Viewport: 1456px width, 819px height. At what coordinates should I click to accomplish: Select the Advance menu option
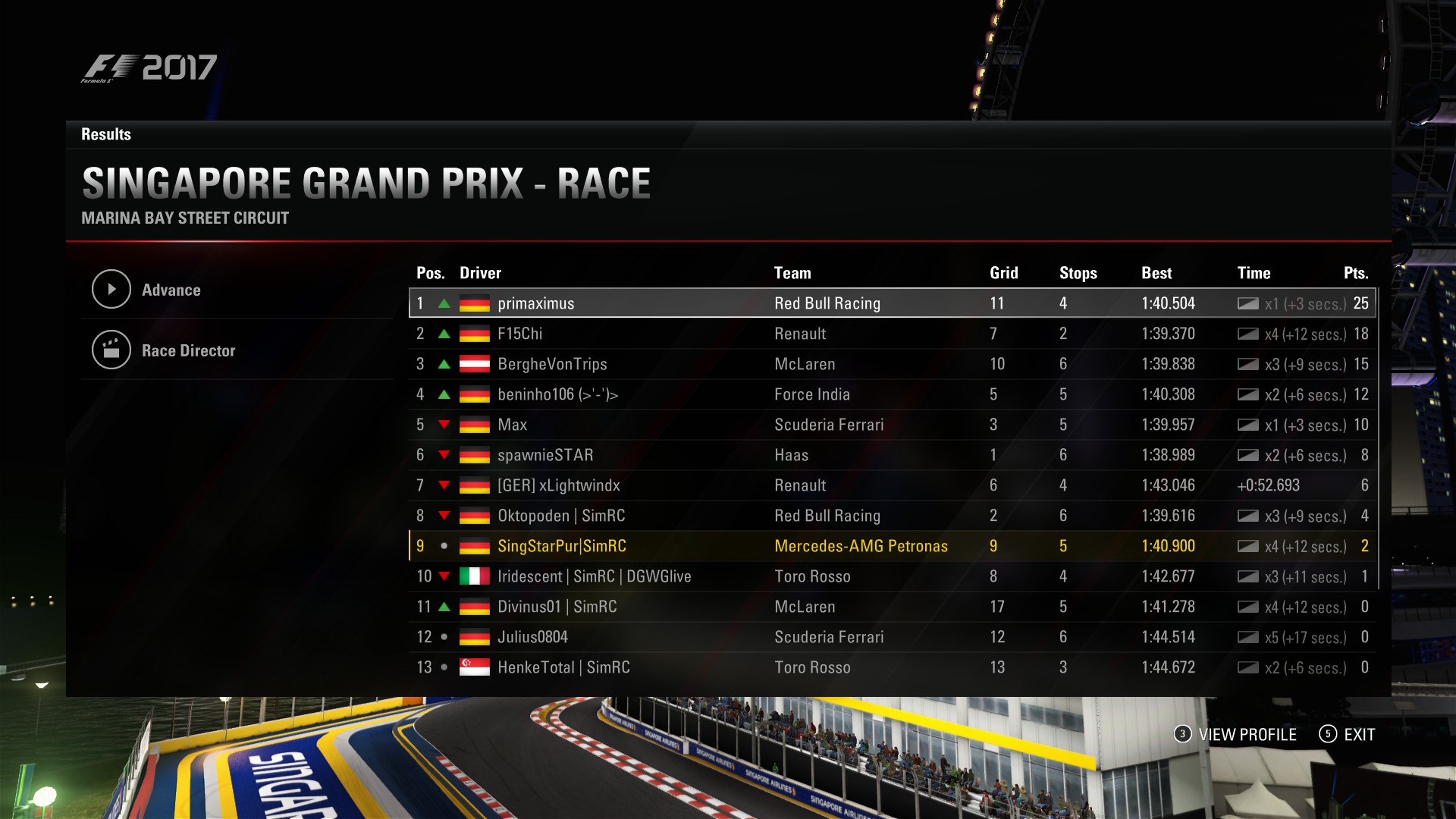click(171, 290)
